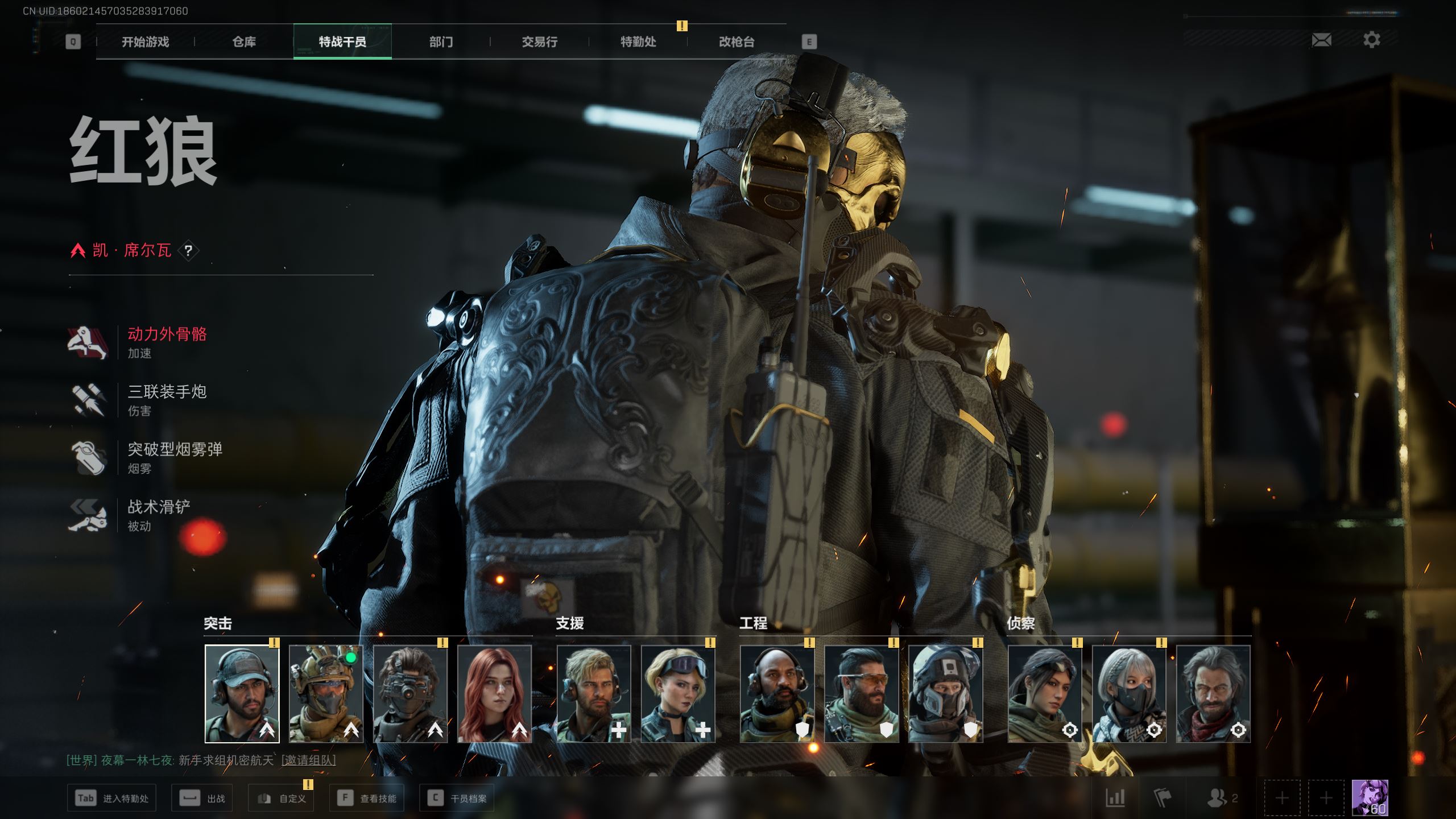Select the red-haired assault operator portrait
1456x819 pixels.
click(x=494, y=693)
